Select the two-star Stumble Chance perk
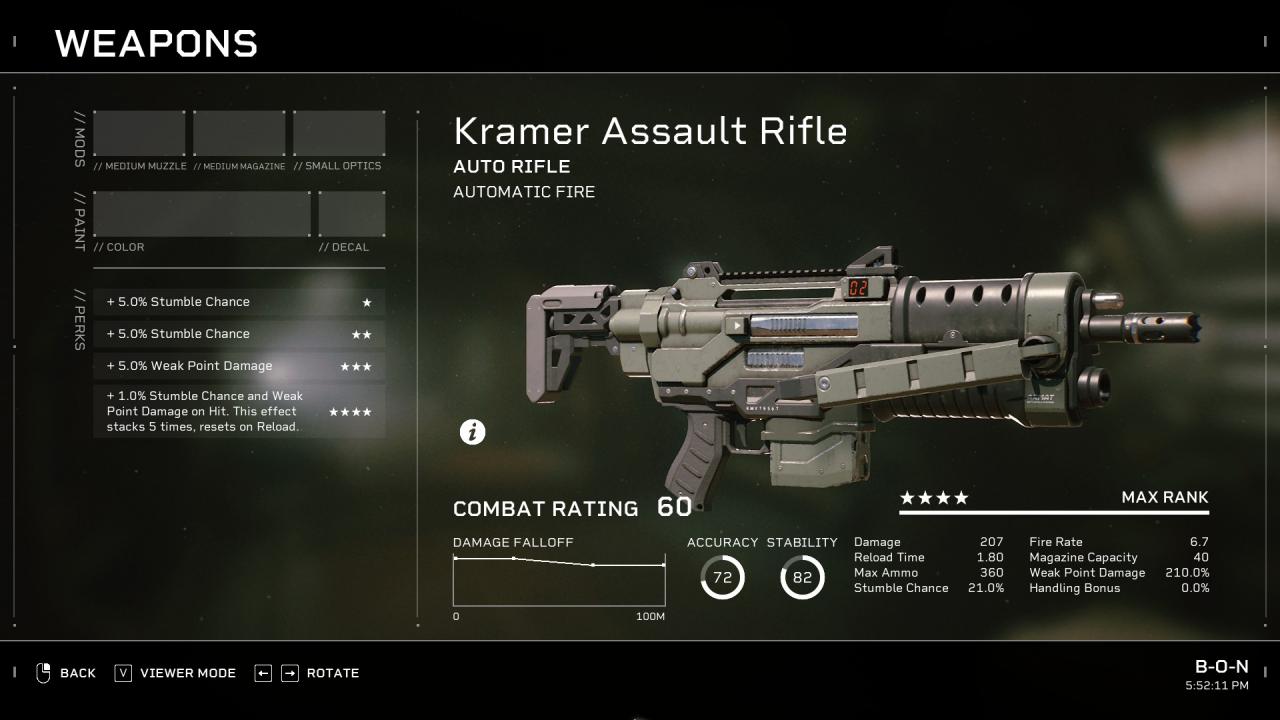1280x720 pixels. tap(239, 334)
